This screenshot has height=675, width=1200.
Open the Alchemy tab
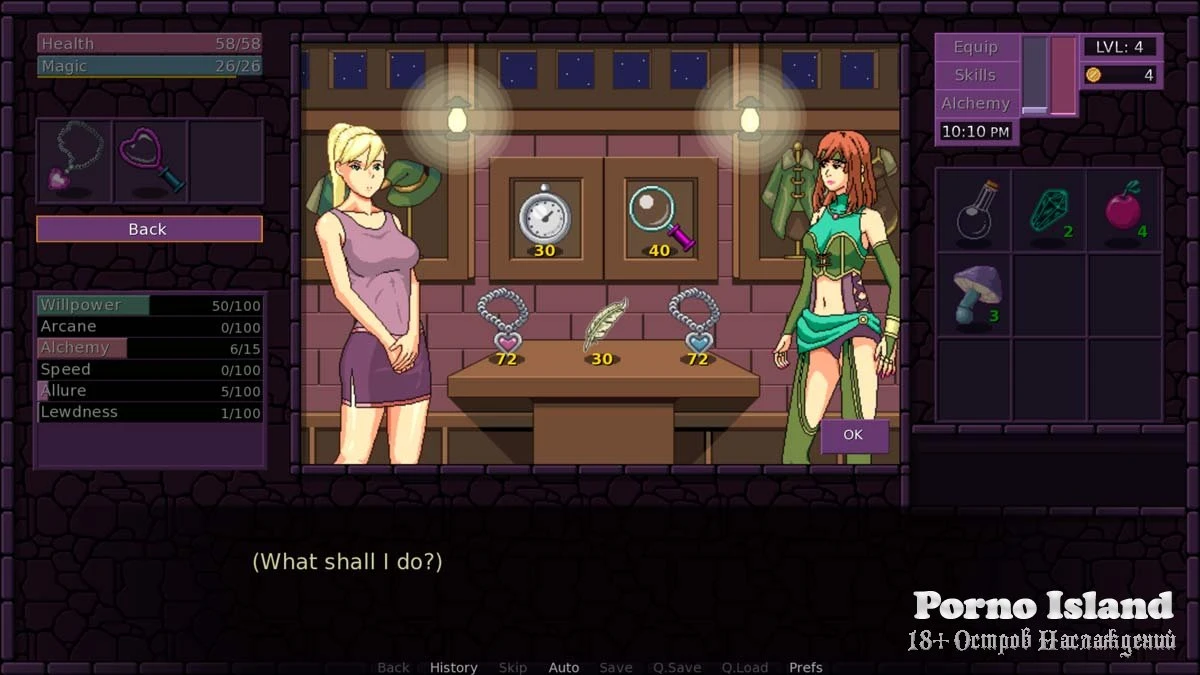975,103
